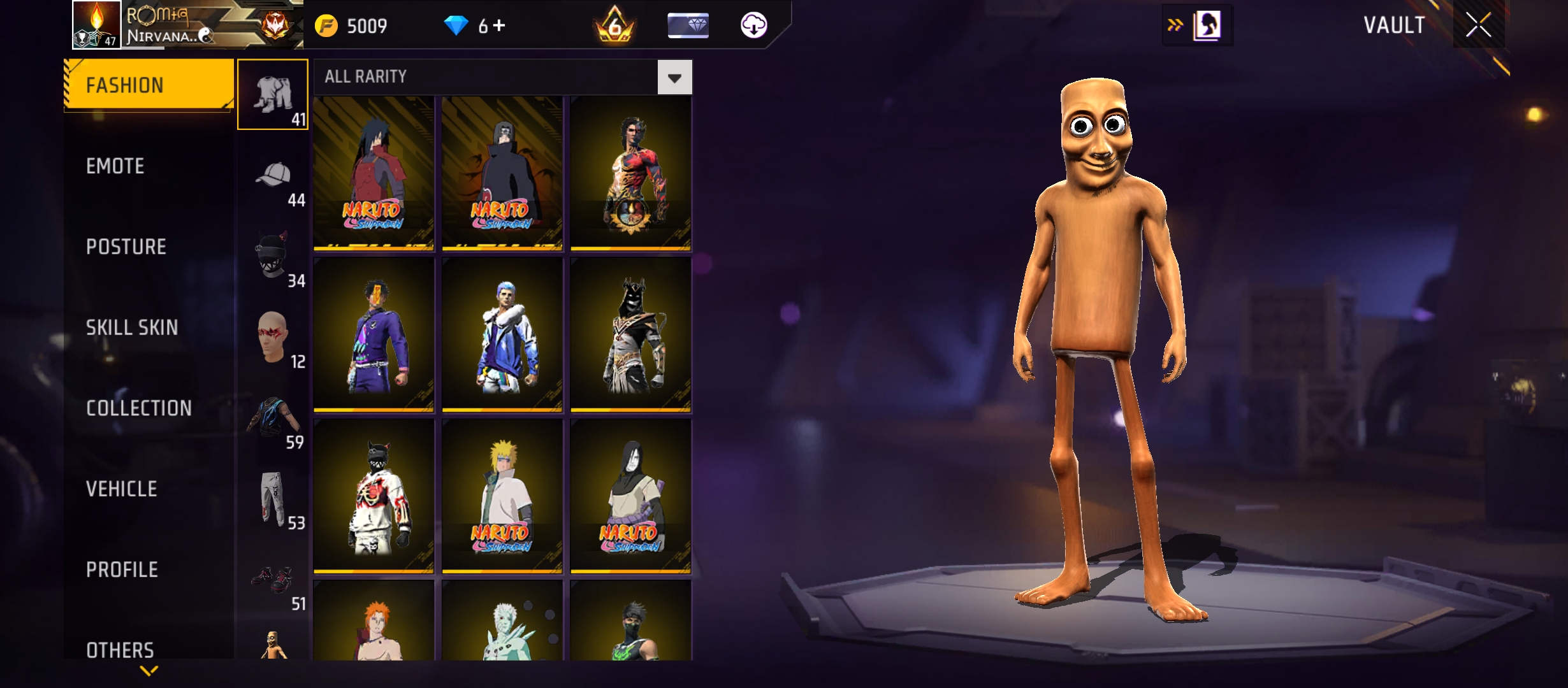1568x688 pixels.
Task: Open the SKILL SKIN section
Action: point(132,328)
